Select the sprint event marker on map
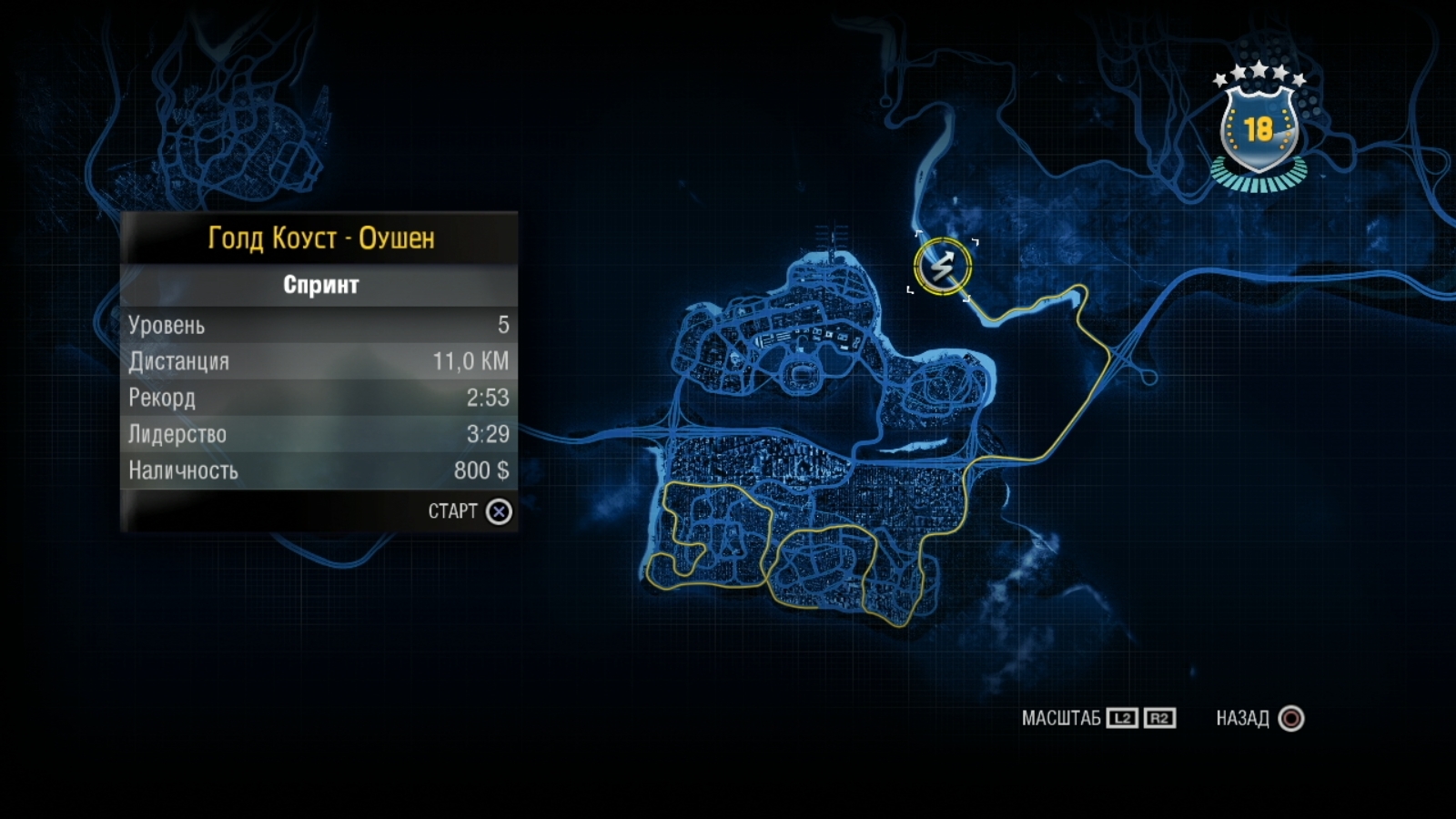This screenshot has width=1456, height=819. (x=943, y=267)
